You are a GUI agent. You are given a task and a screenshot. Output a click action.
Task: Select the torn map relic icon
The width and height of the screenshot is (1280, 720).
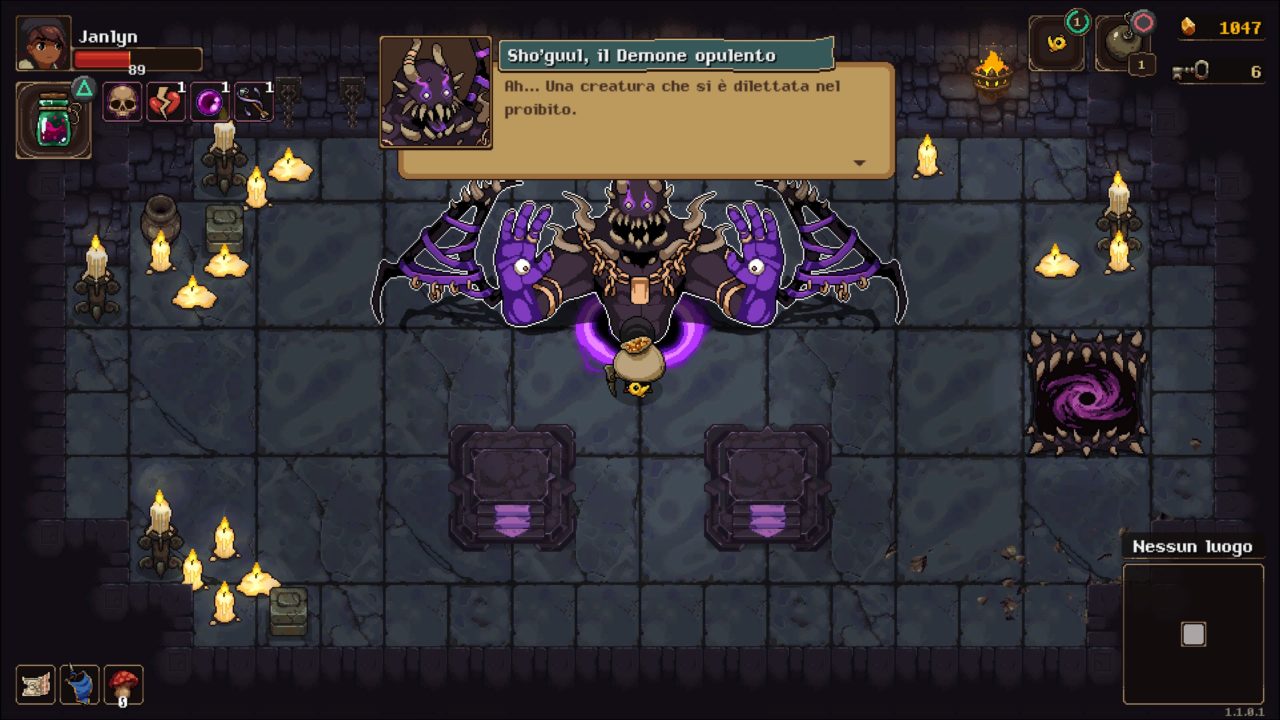pos(36,685)
